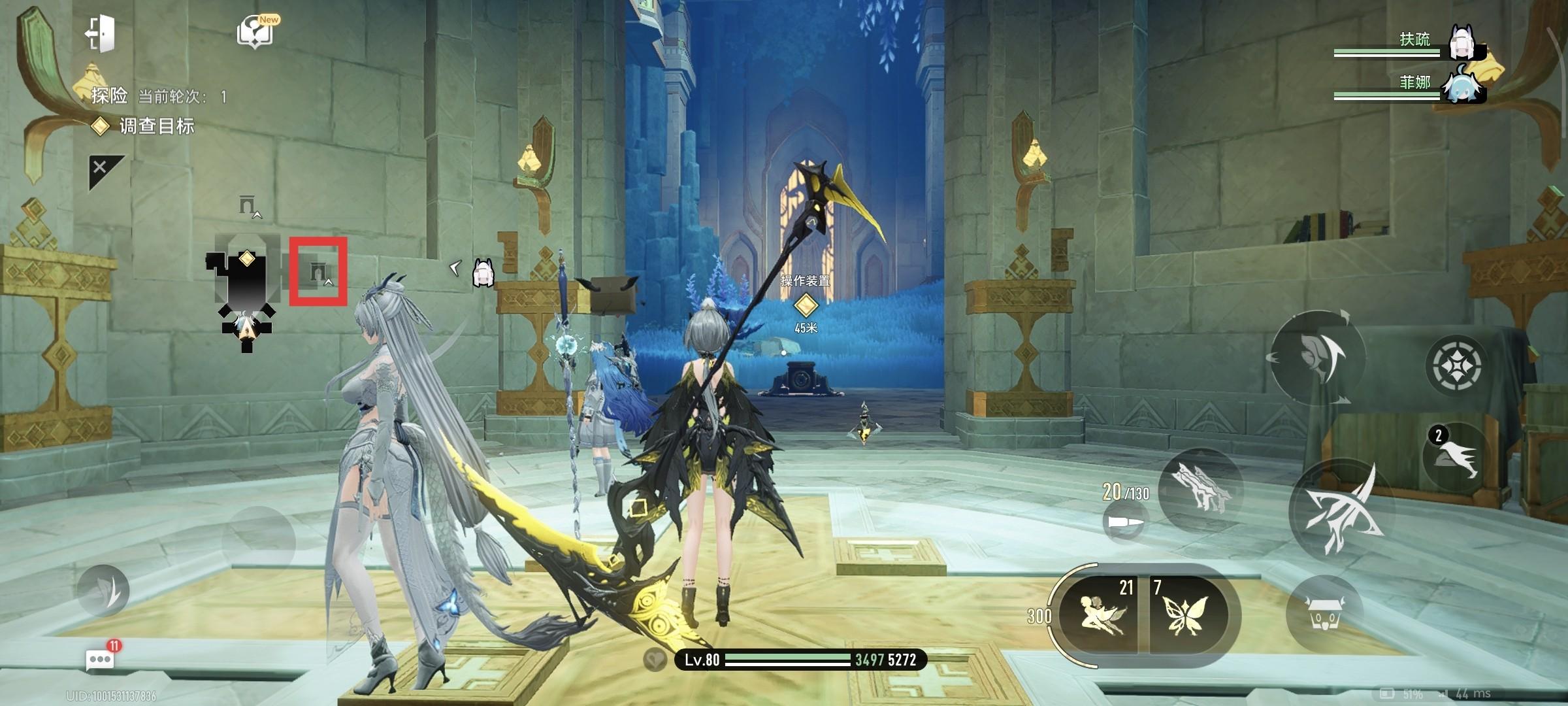Tap the exit door icon
Screen dimensions: 1568x706
coord(101,33)
